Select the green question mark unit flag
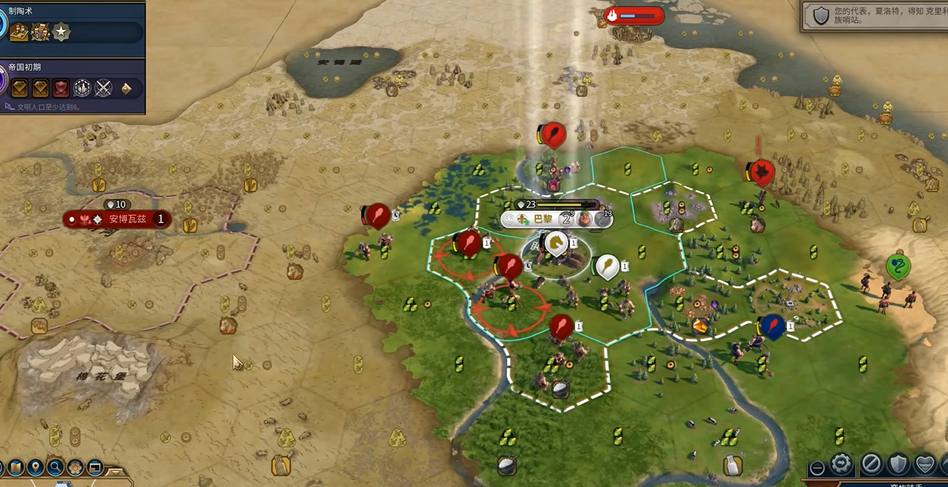948x487 pixels. point(898,267)
